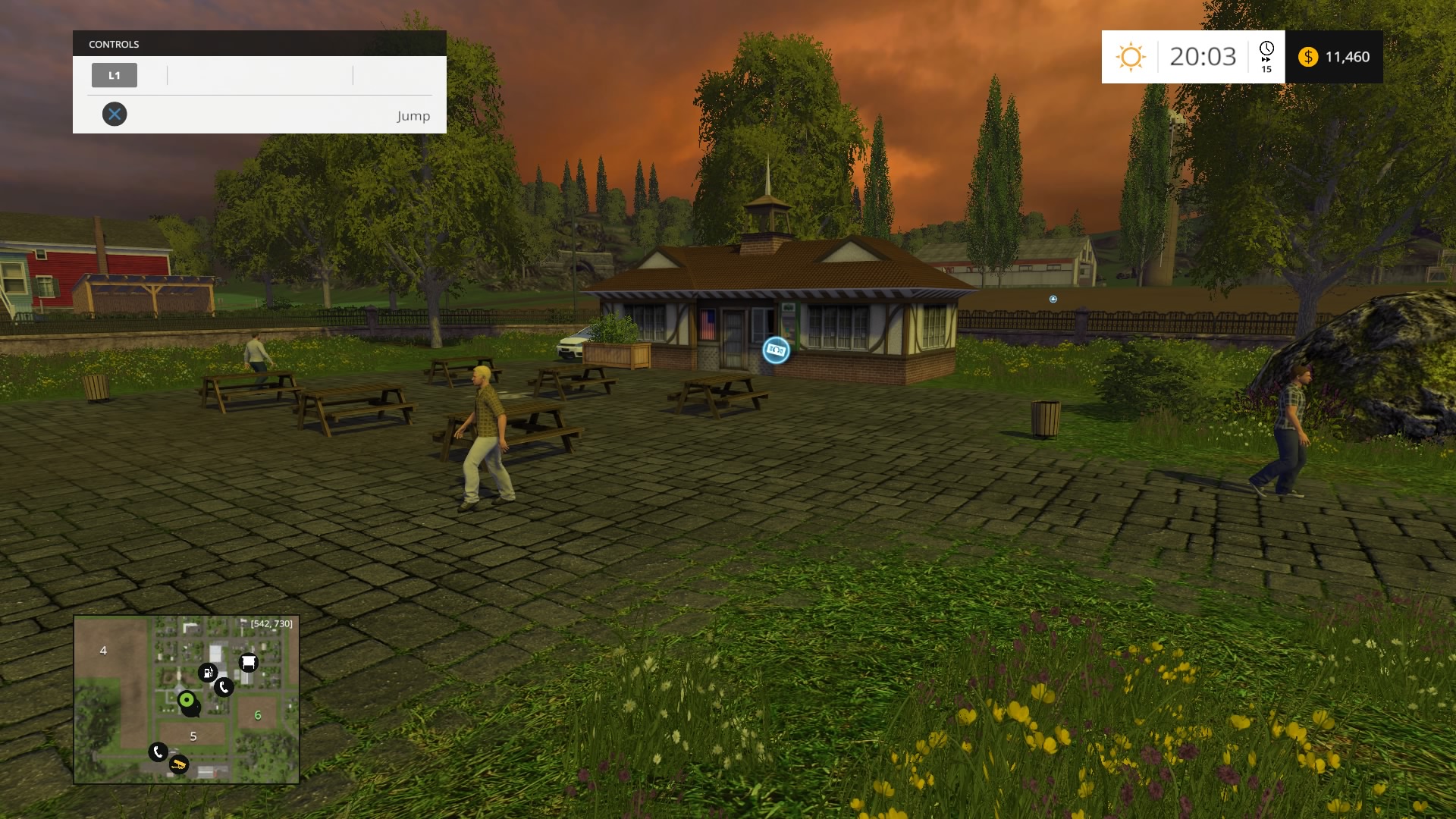Image resolution: width=1456 pixels, height=819 pixels.
Task: Click the phone icon below field 5
Action: [x=158, y=752]
